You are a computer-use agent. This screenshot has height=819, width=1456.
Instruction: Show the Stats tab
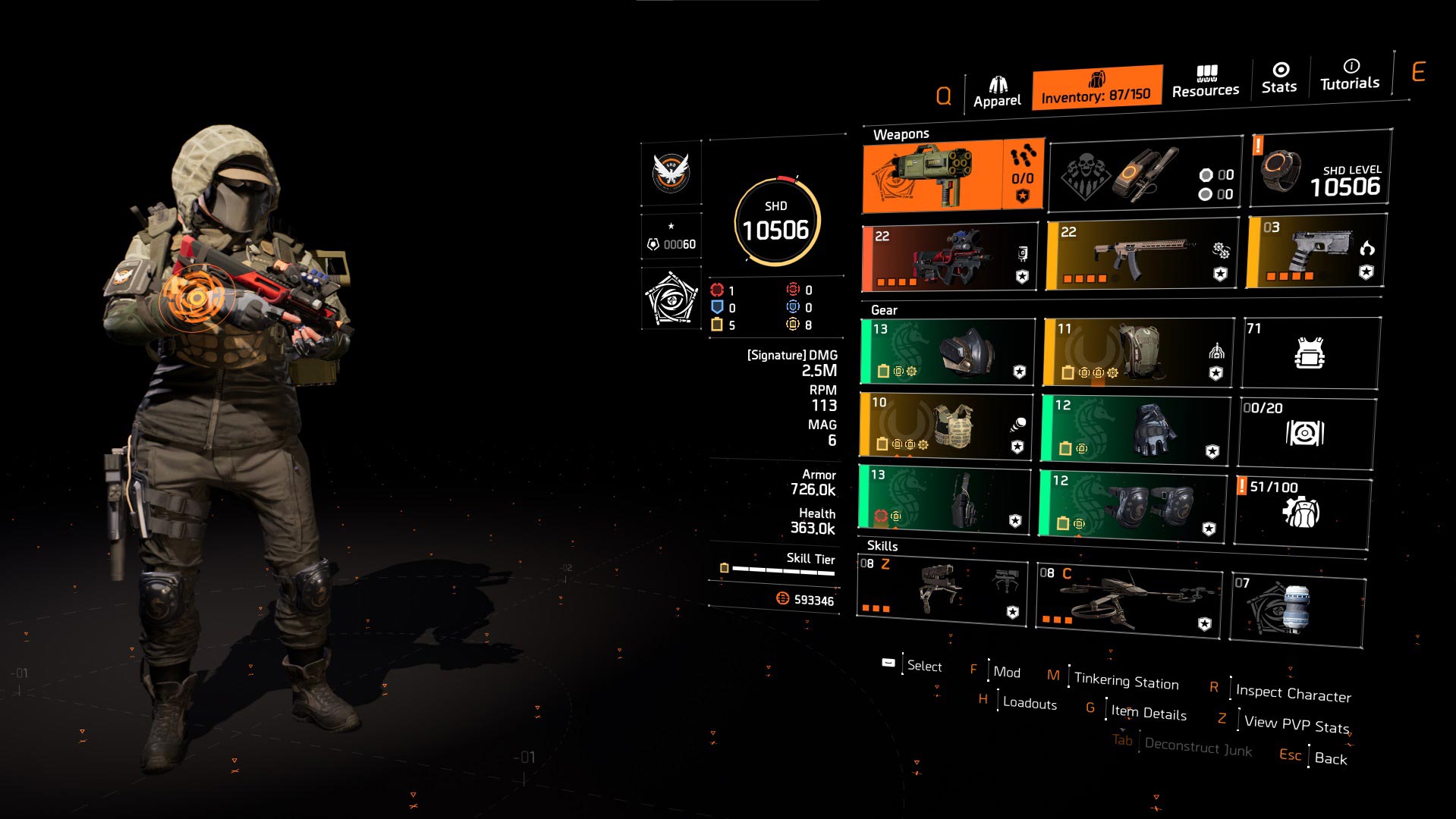pyautogui.click(x=1279, y=78)
